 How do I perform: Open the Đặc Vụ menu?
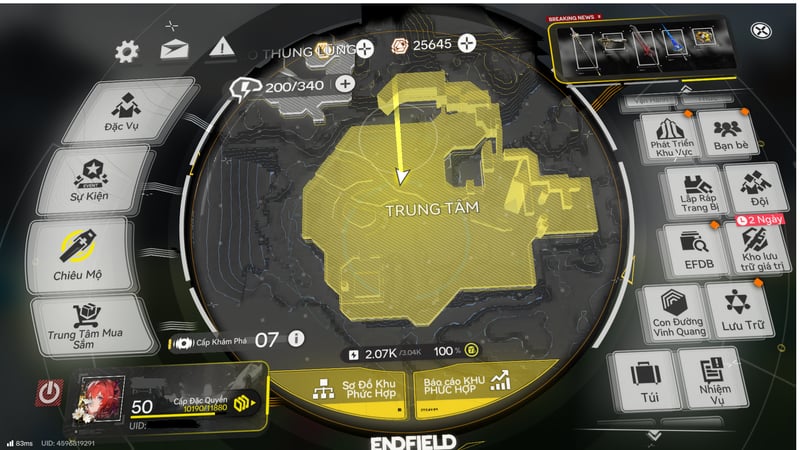point(122,112)
